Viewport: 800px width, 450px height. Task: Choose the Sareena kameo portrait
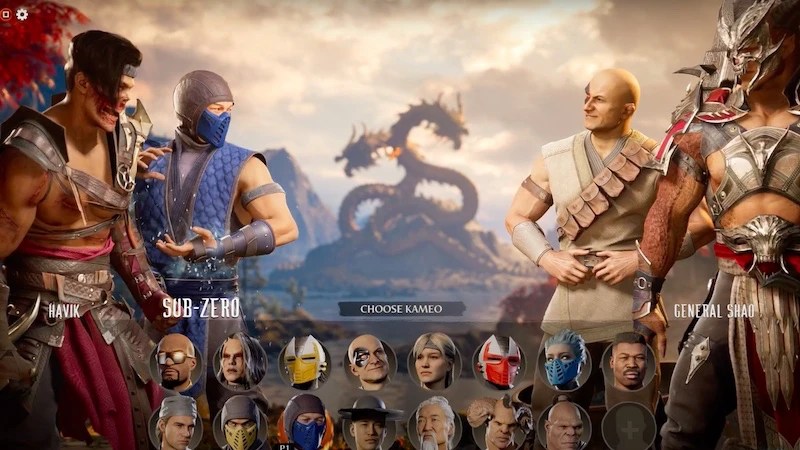click(240, 362)
